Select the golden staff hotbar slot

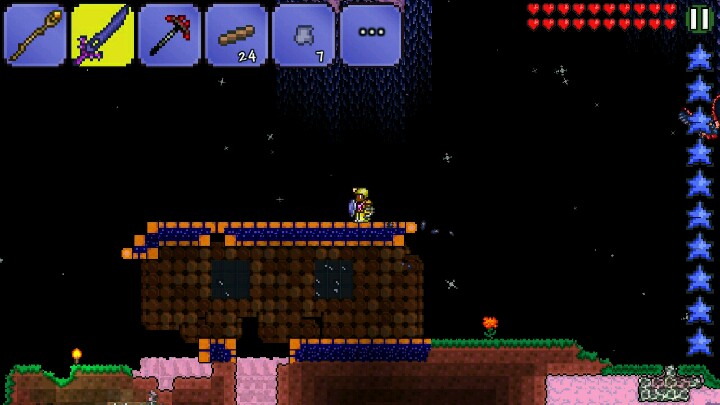[x=35, y=35]
